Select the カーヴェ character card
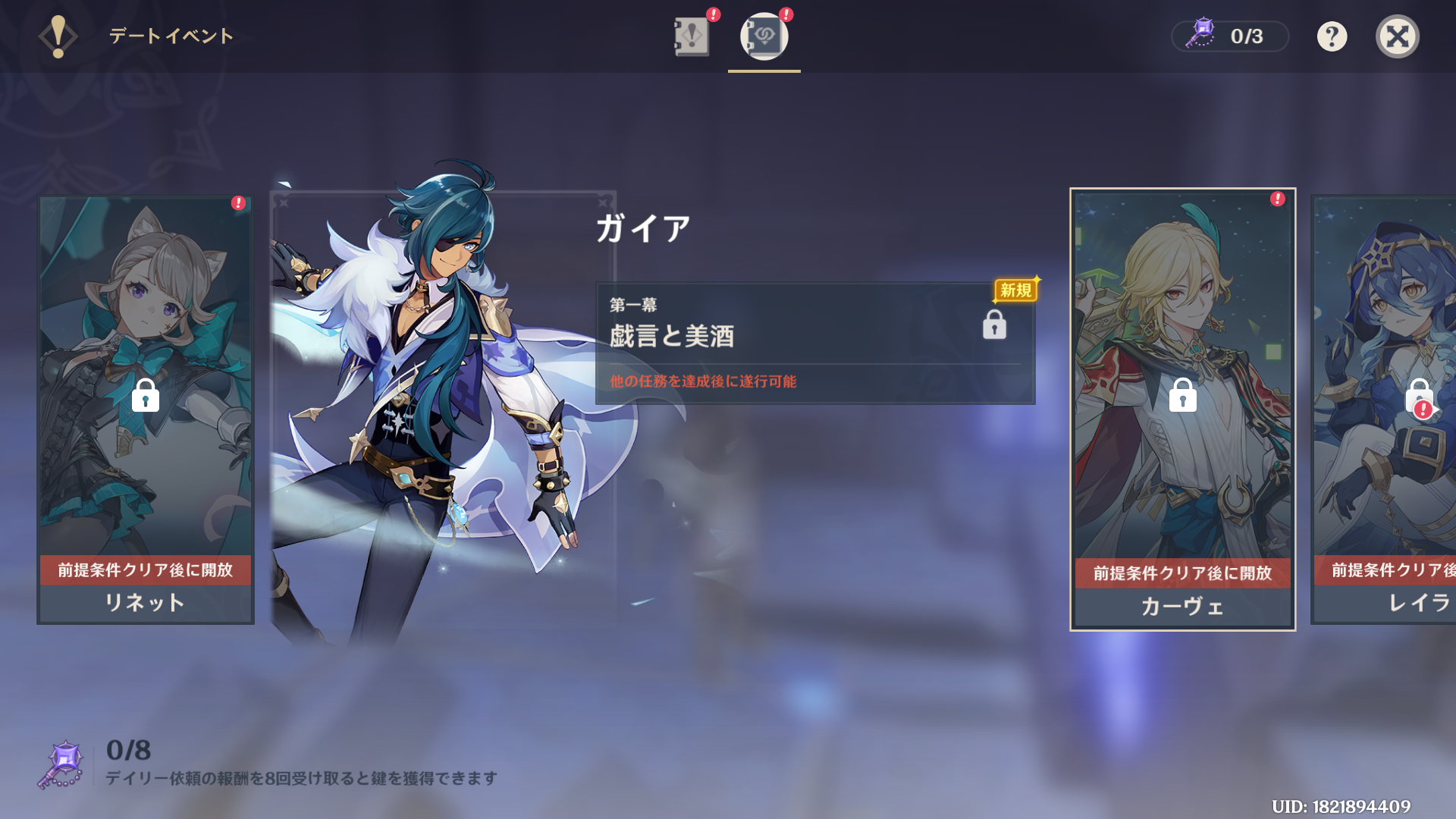 click(1182, 409)
